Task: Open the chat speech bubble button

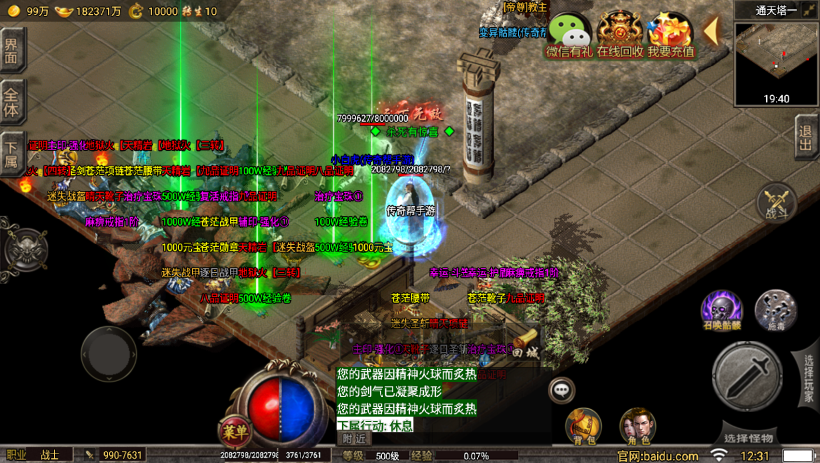Action: (561, 389)
